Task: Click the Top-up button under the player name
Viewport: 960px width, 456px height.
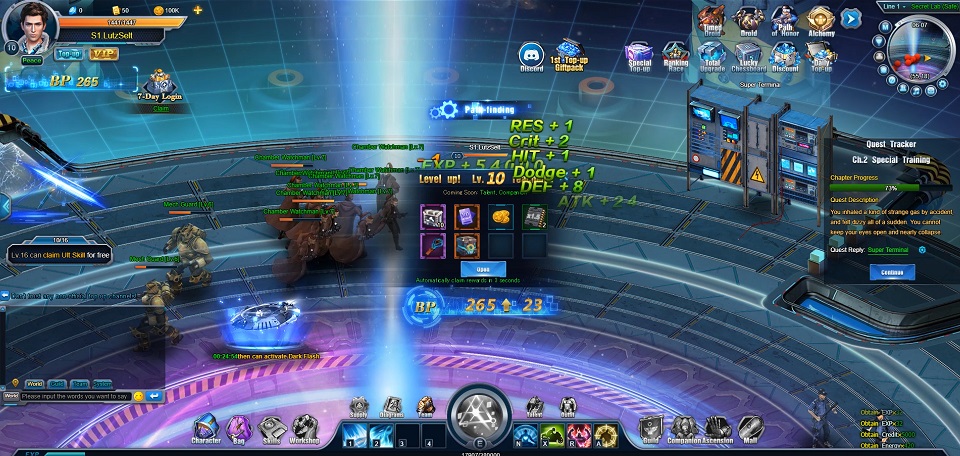Action: [69, 53]
